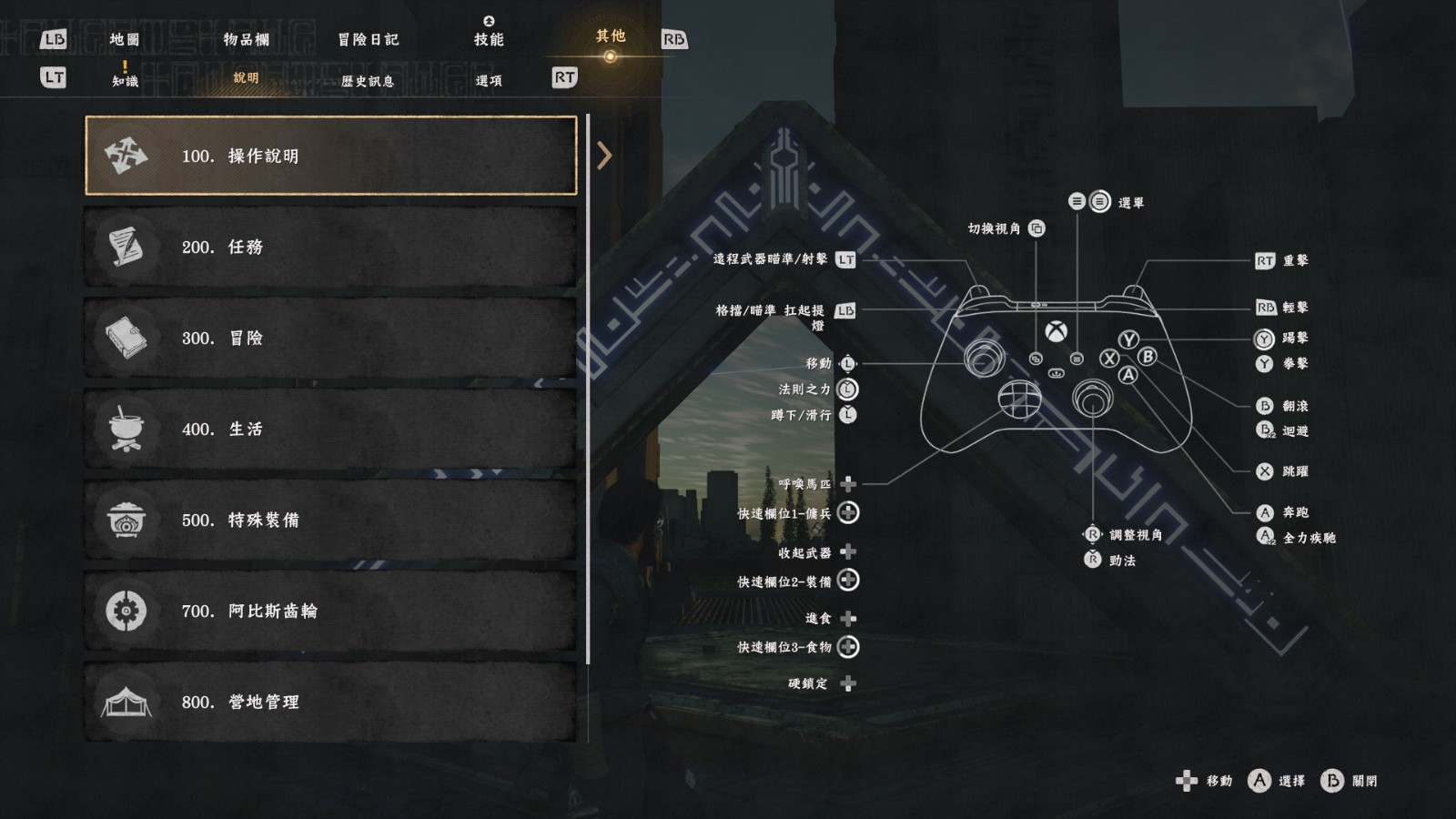This screenshot has width=1456, height=819.
Task: Select the 500. 特殊裝備 entry
Action: click(331, 520)
